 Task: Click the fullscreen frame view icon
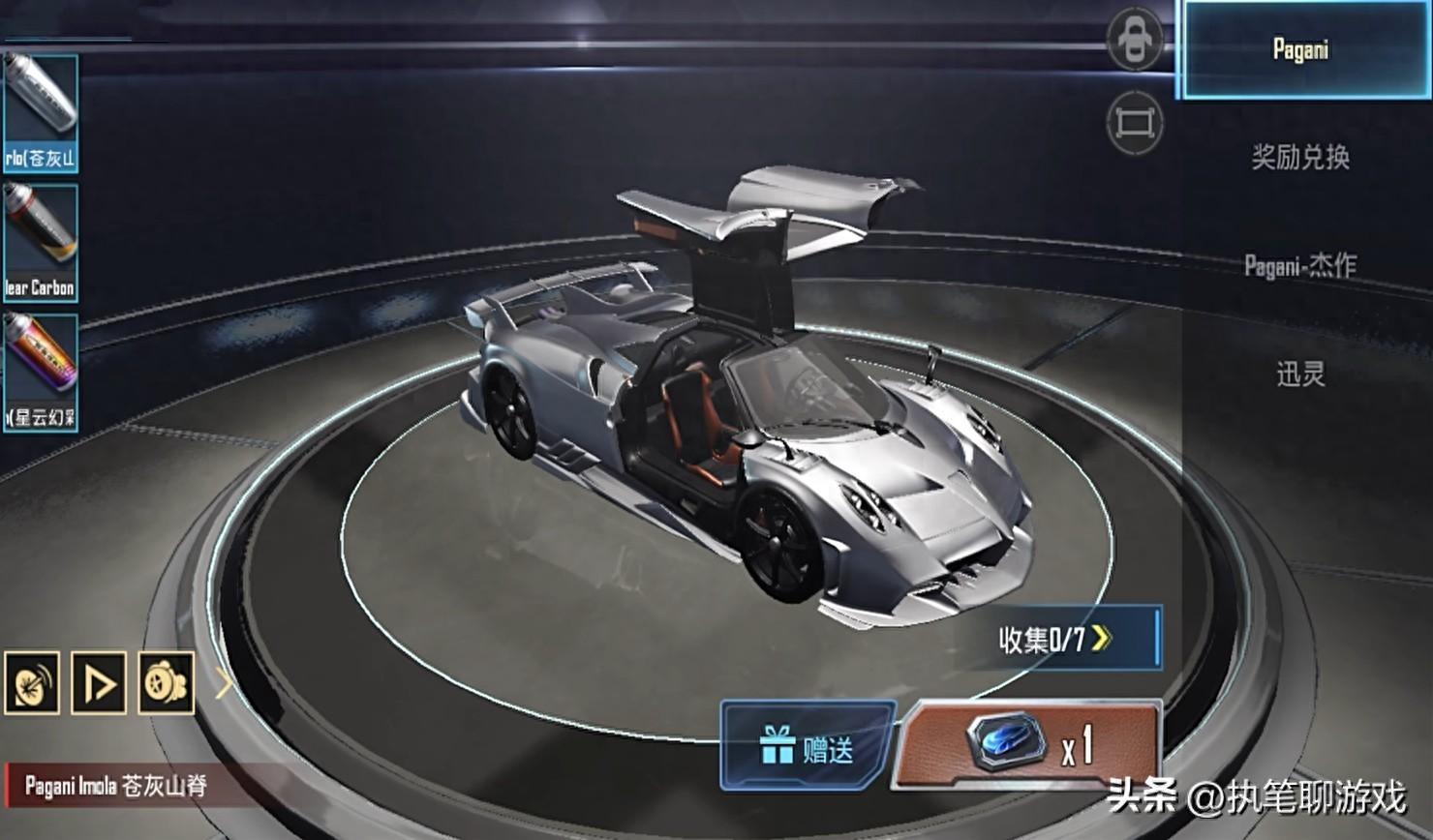tap(1135, 123)
